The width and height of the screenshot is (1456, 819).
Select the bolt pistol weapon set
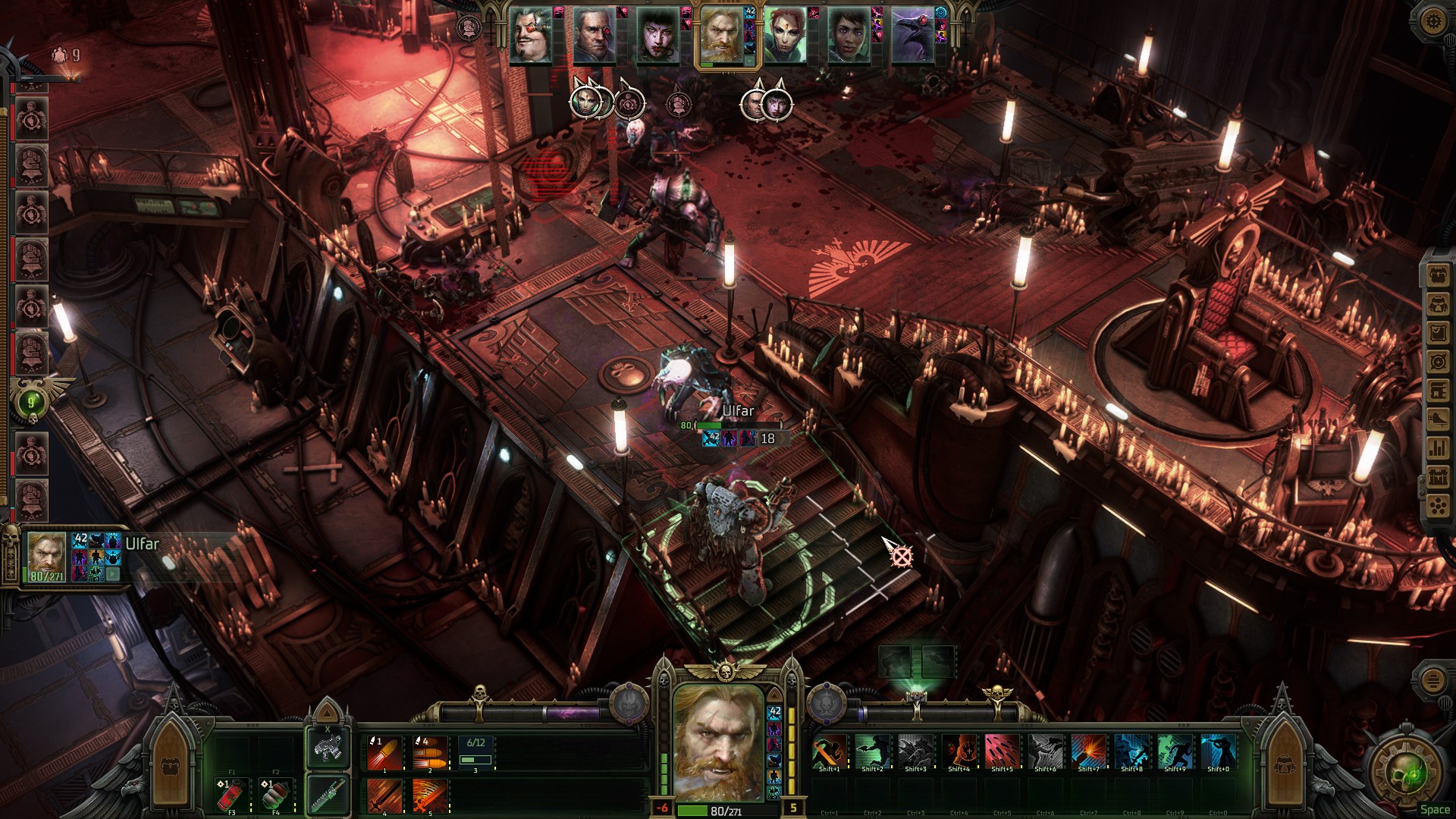(x=328, y=747)
